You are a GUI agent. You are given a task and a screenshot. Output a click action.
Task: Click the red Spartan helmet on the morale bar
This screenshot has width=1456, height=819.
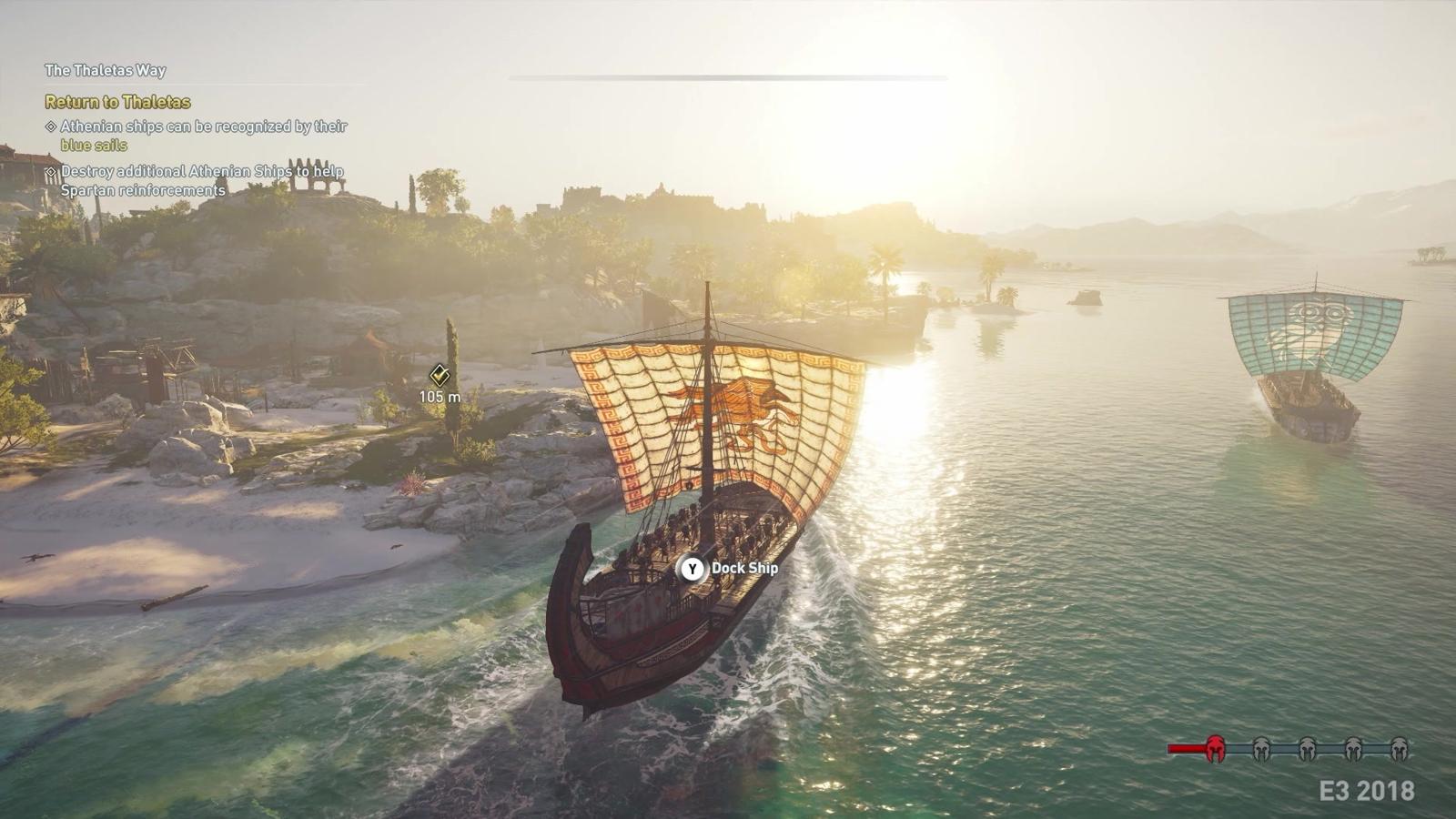coord(1215,748)
